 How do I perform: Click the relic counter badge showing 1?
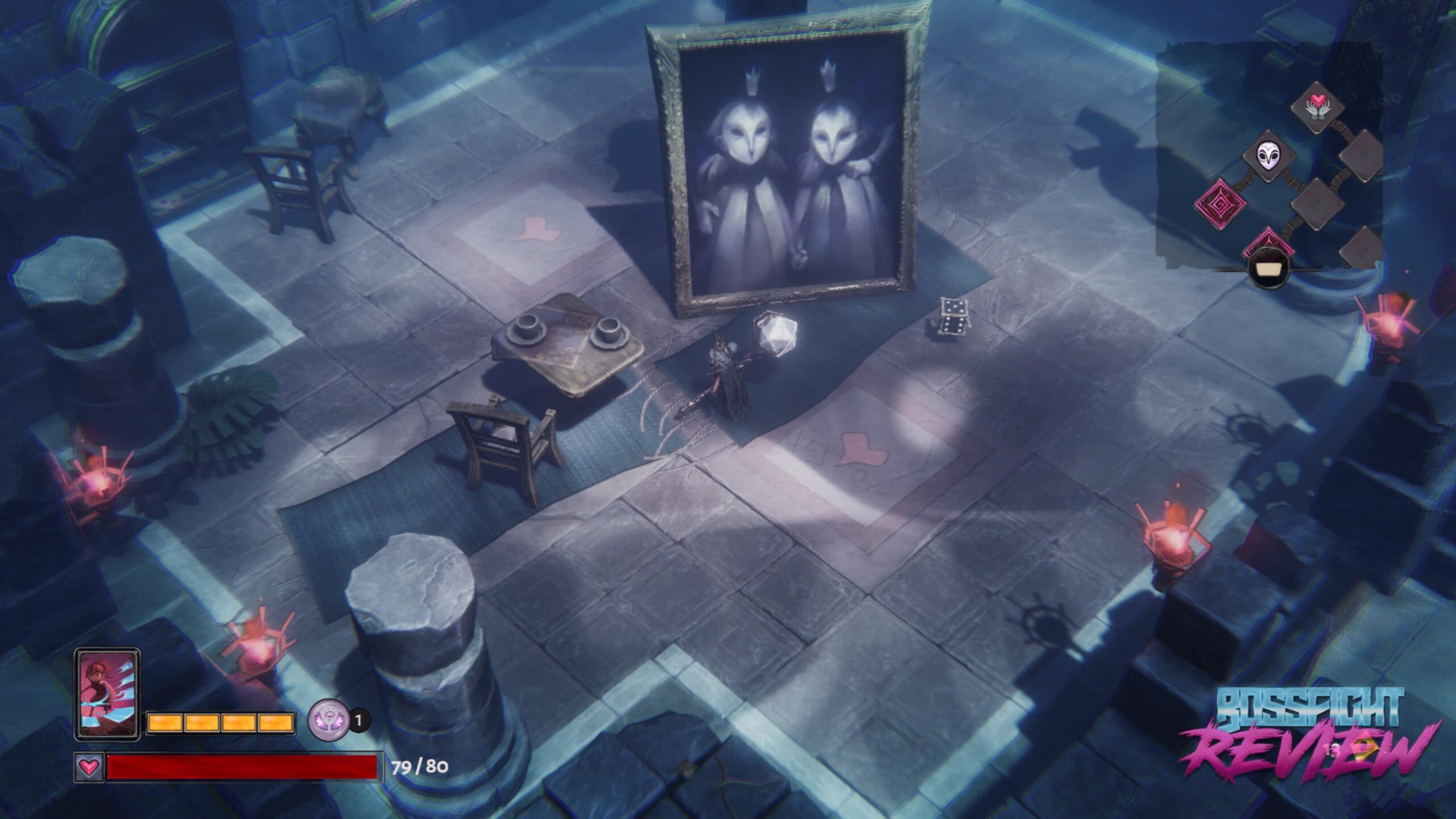358,721
